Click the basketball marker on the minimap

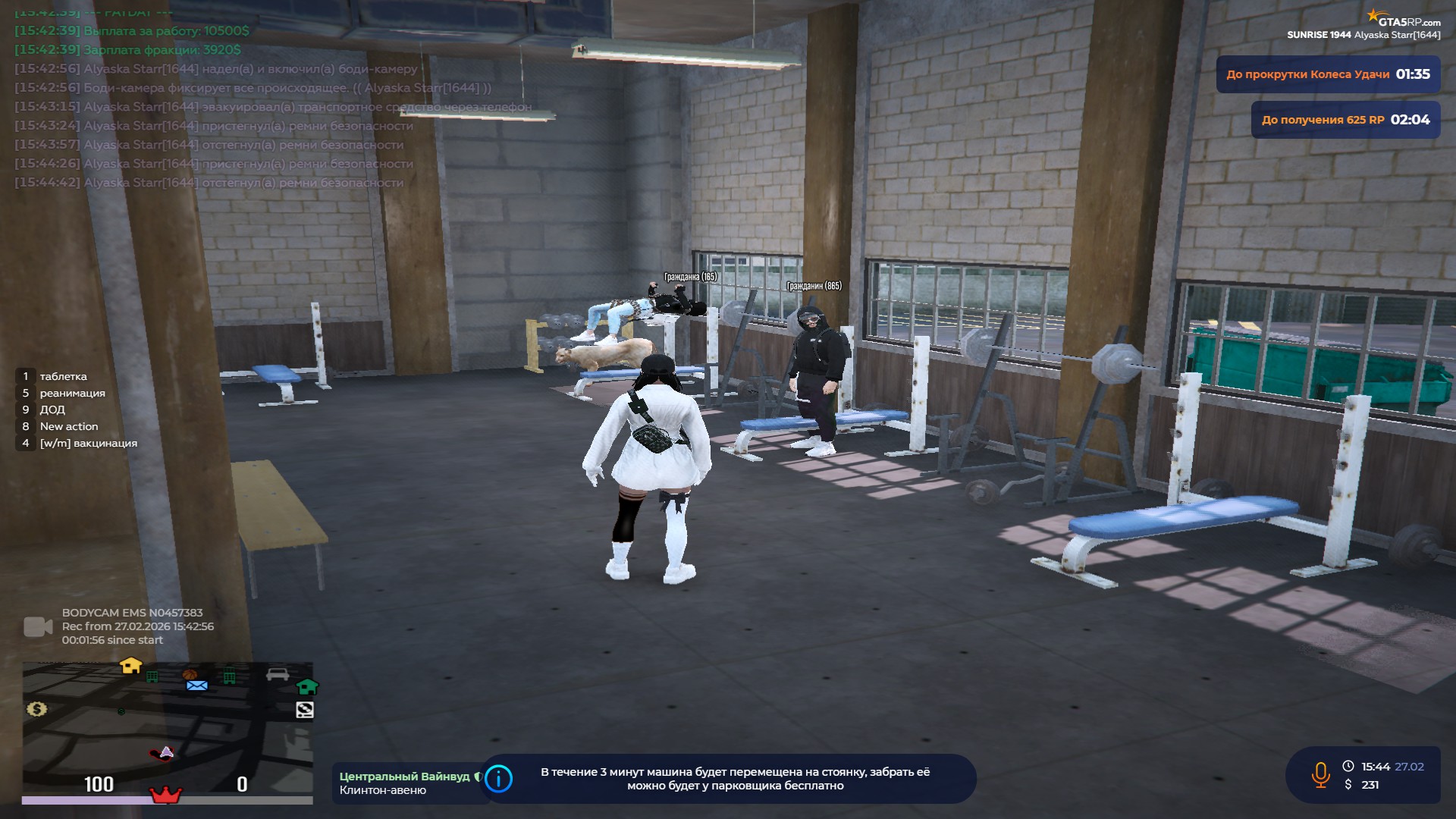click(190, 673)
